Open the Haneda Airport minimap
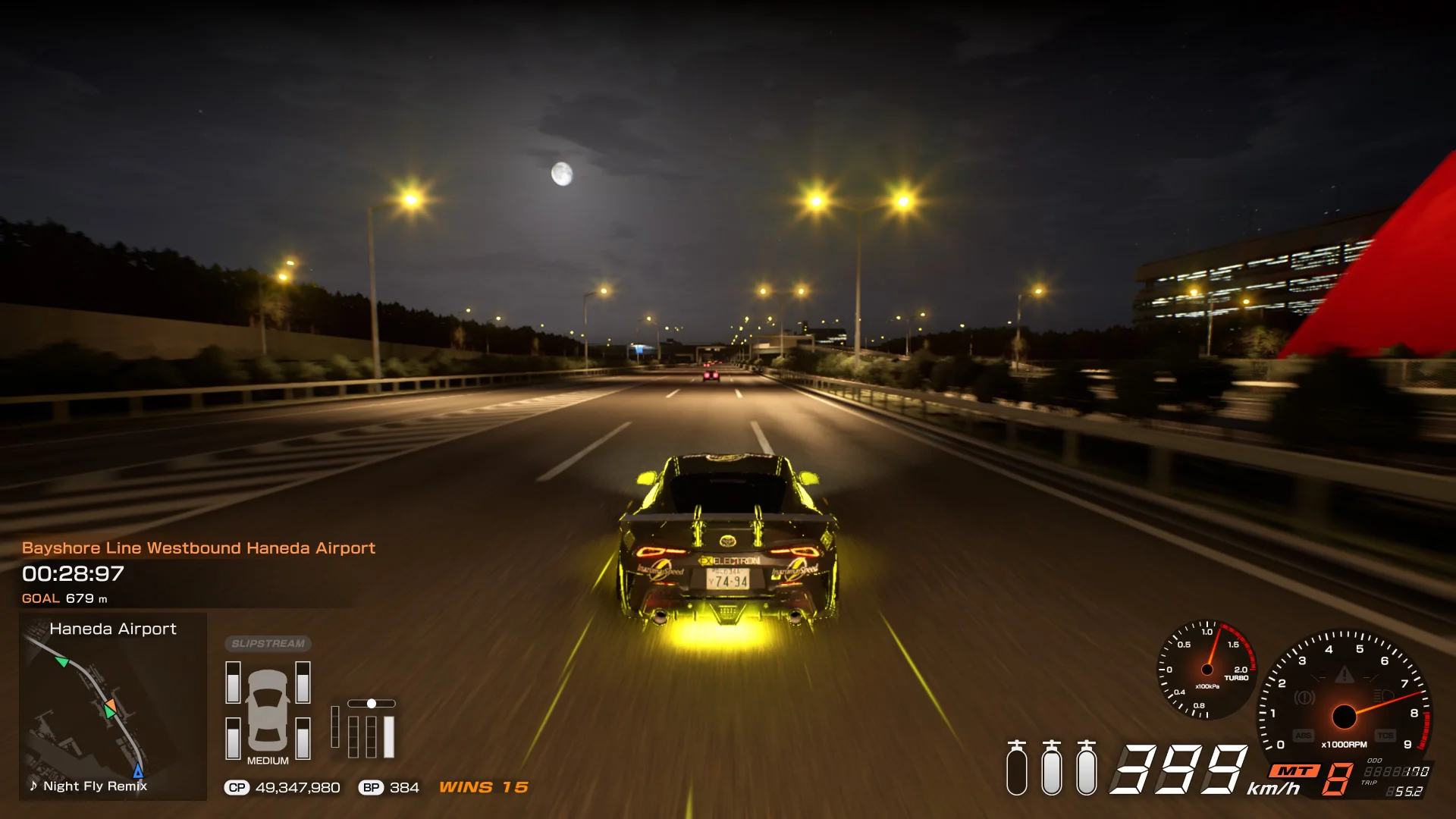Viewport: 1456px width, 819px height. pyautogui.click(x=112, y=706)
